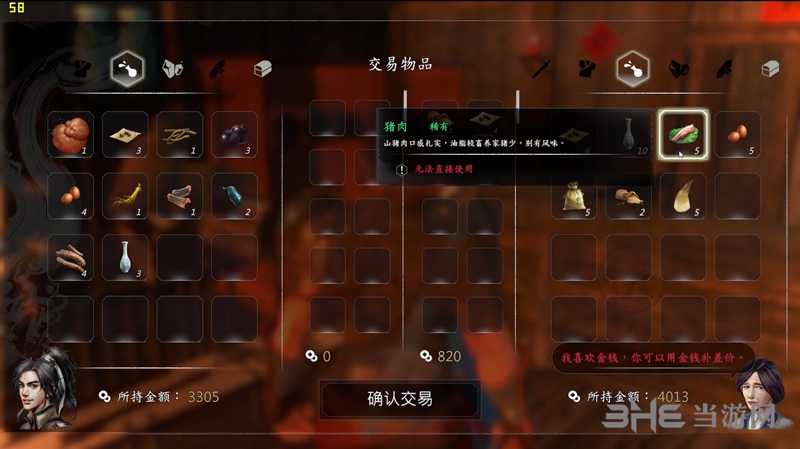
Task: Switch to merchant's clothing robe tab
Action: [588, 68]
